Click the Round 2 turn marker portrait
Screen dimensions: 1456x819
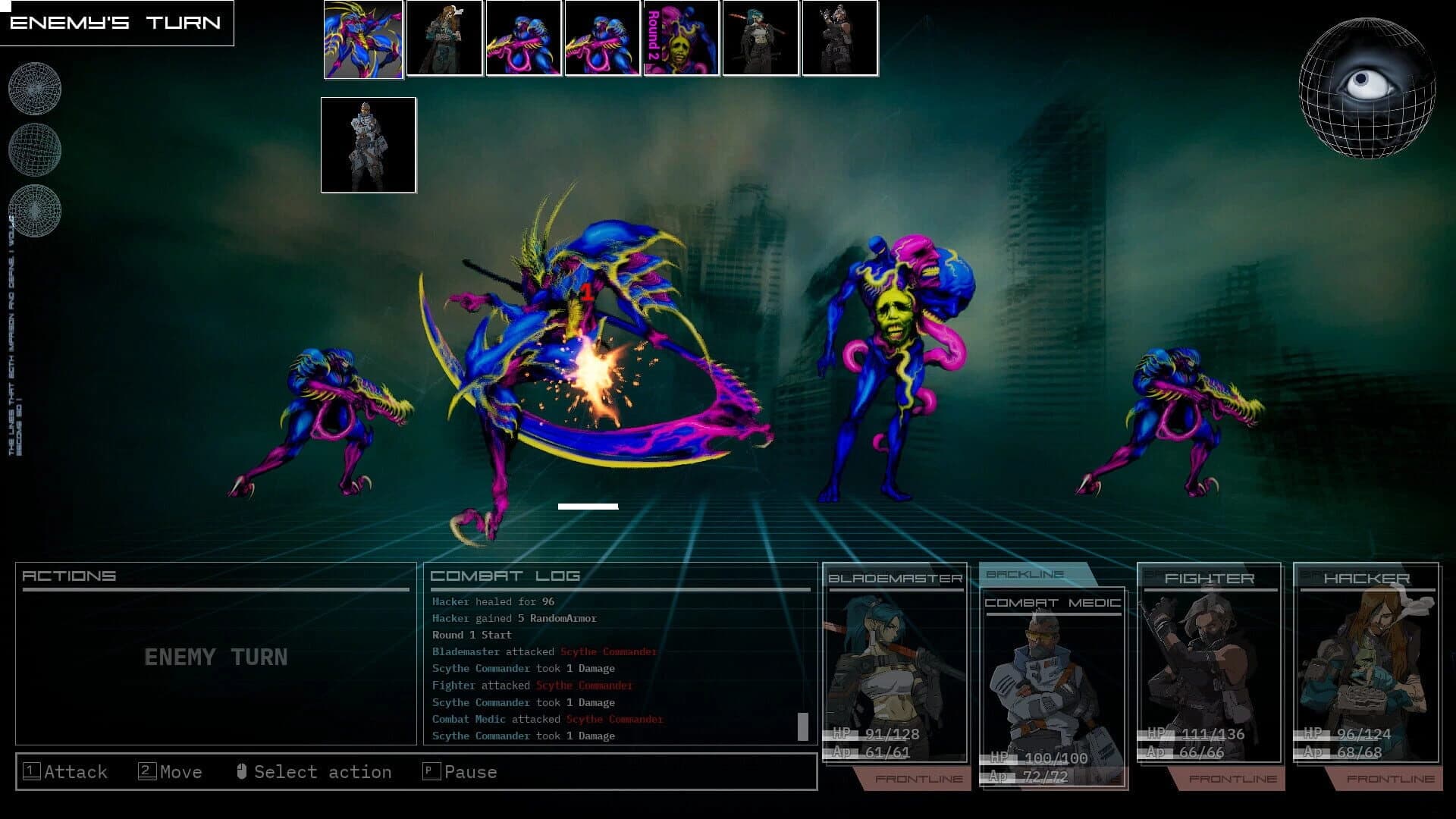(x=680, y=39)
